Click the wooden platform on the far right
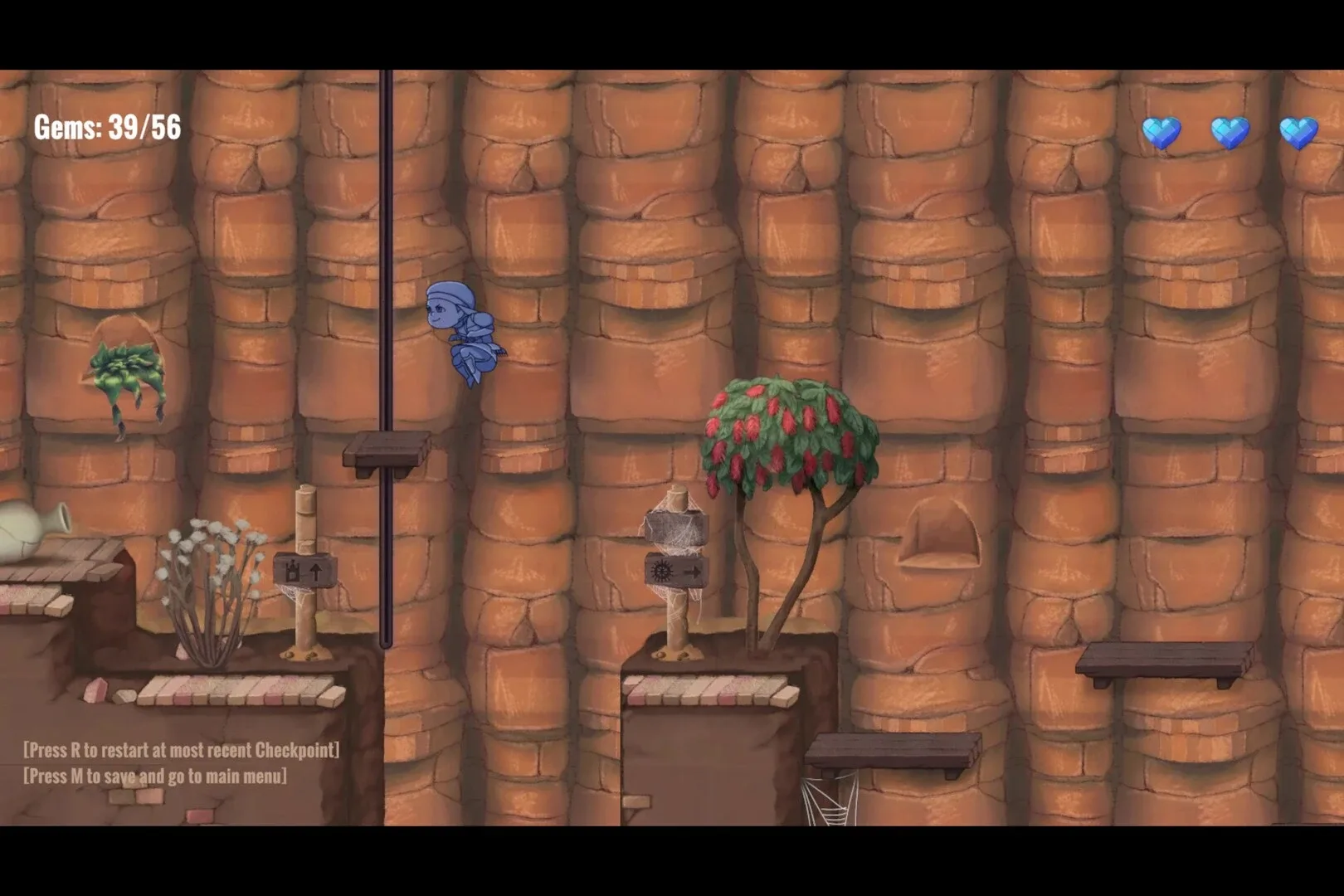 point(1161,660)
